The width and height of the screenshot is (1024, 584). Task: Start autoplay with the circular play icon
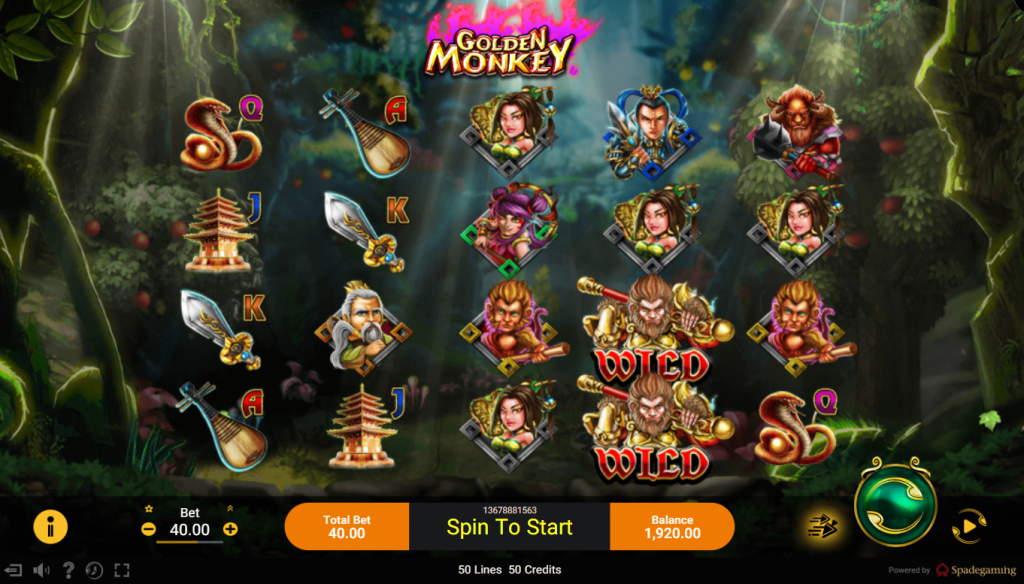click(968, 526)
